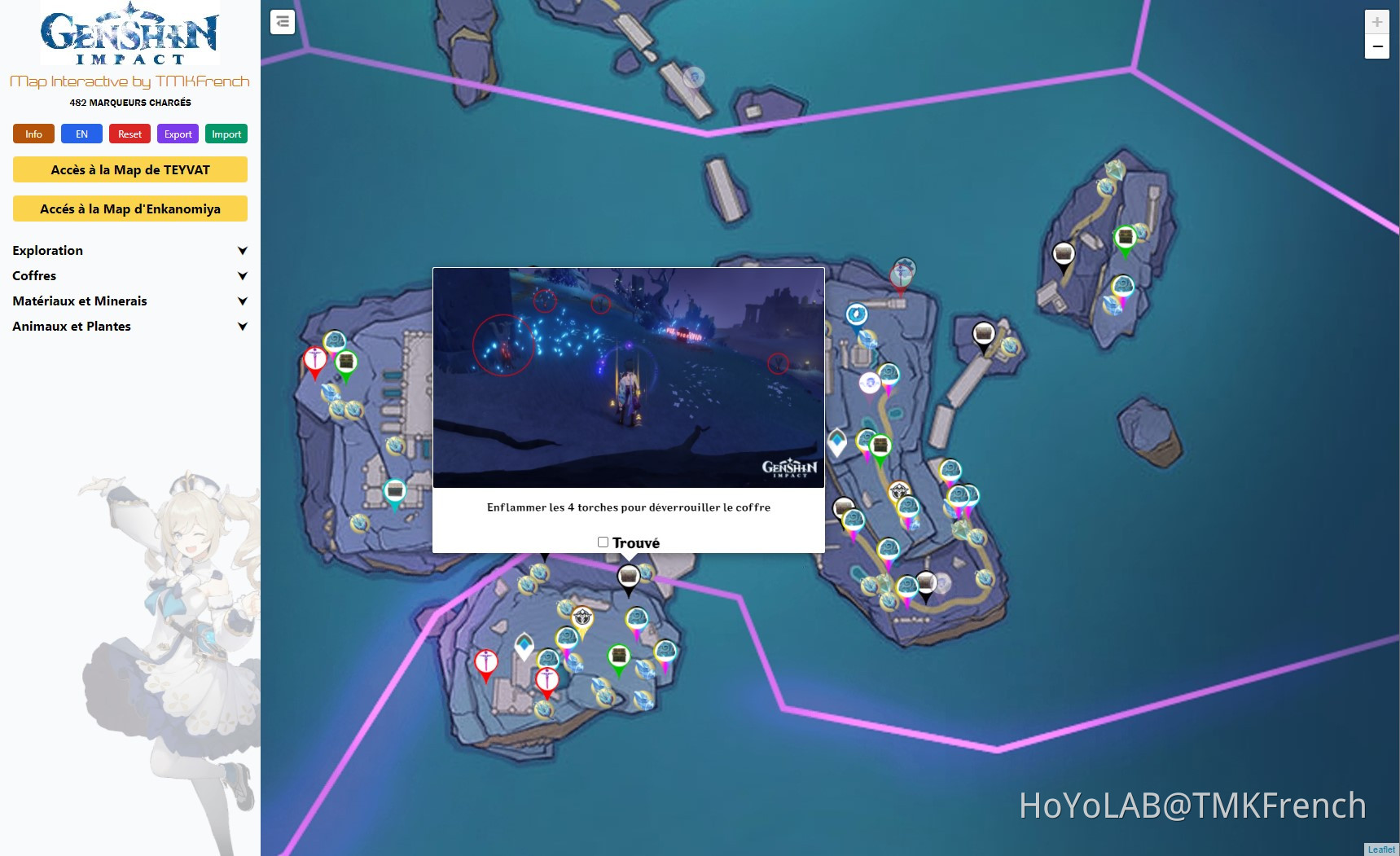Check the Trouvé checkbox in the popup
Image resolution: width=1400 pixels, height=856 pixels.
(x=602, y=541)
